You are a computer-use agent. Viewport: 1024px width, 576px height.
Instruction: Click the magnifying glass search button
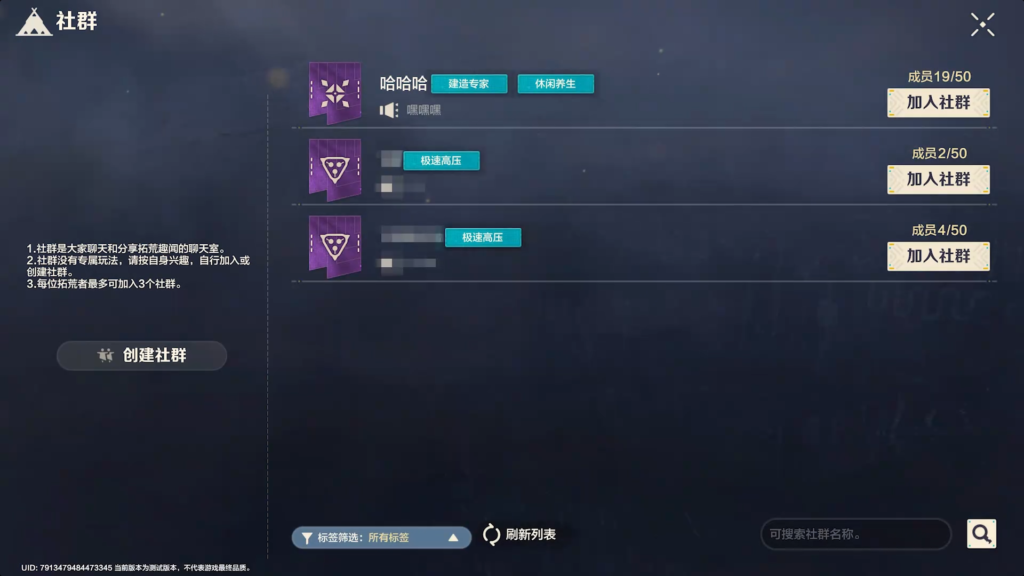(981, 534)
